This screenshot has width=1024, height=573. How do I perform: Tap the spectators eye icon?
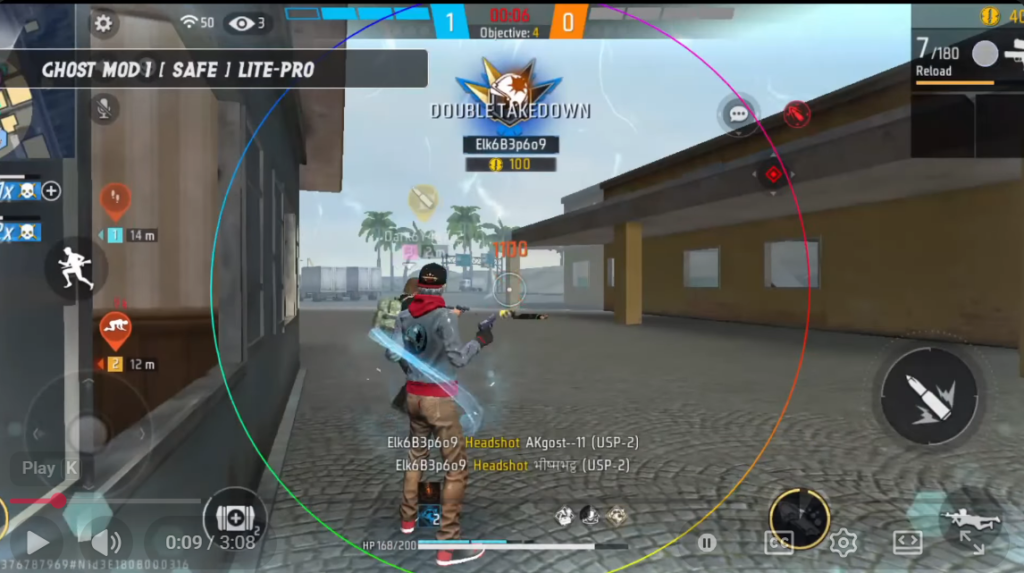[x=241, y=23]
